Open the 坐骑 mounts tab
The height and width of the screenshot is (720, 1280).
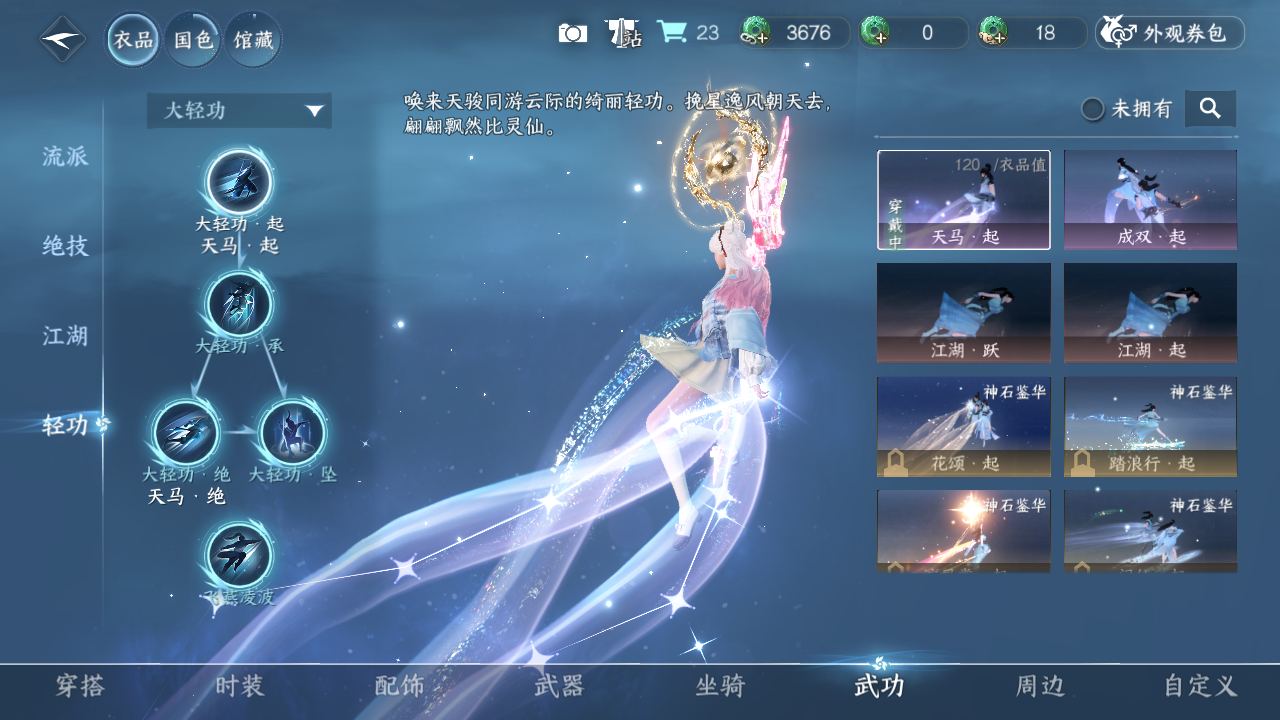click(x=720, y=686)
